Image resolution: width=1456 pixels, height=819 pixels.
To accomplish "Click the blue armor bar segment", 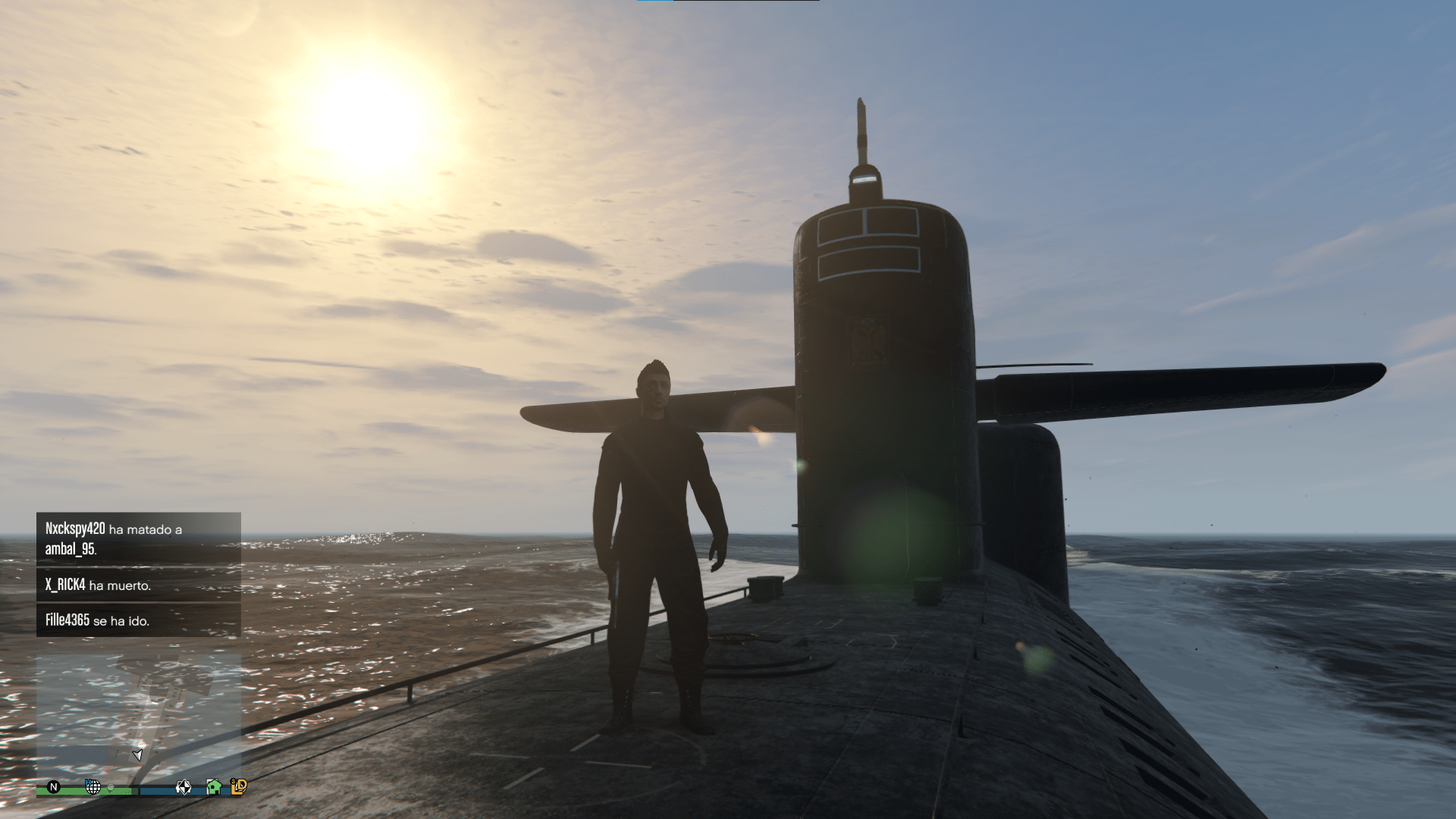I will (x=155, y=791).
